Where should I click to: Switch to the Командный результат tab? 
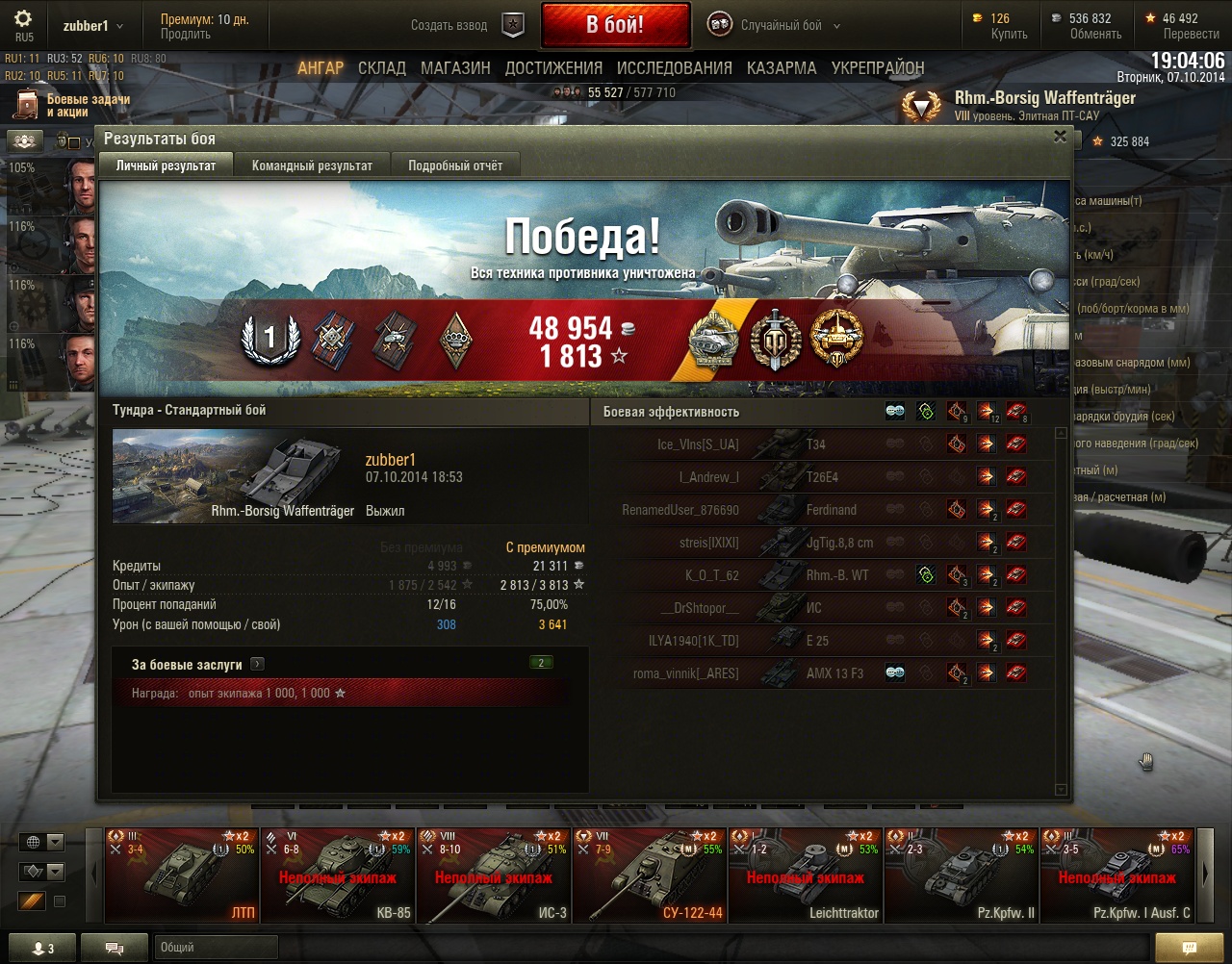pyautogui.click(x=312, y=165)
